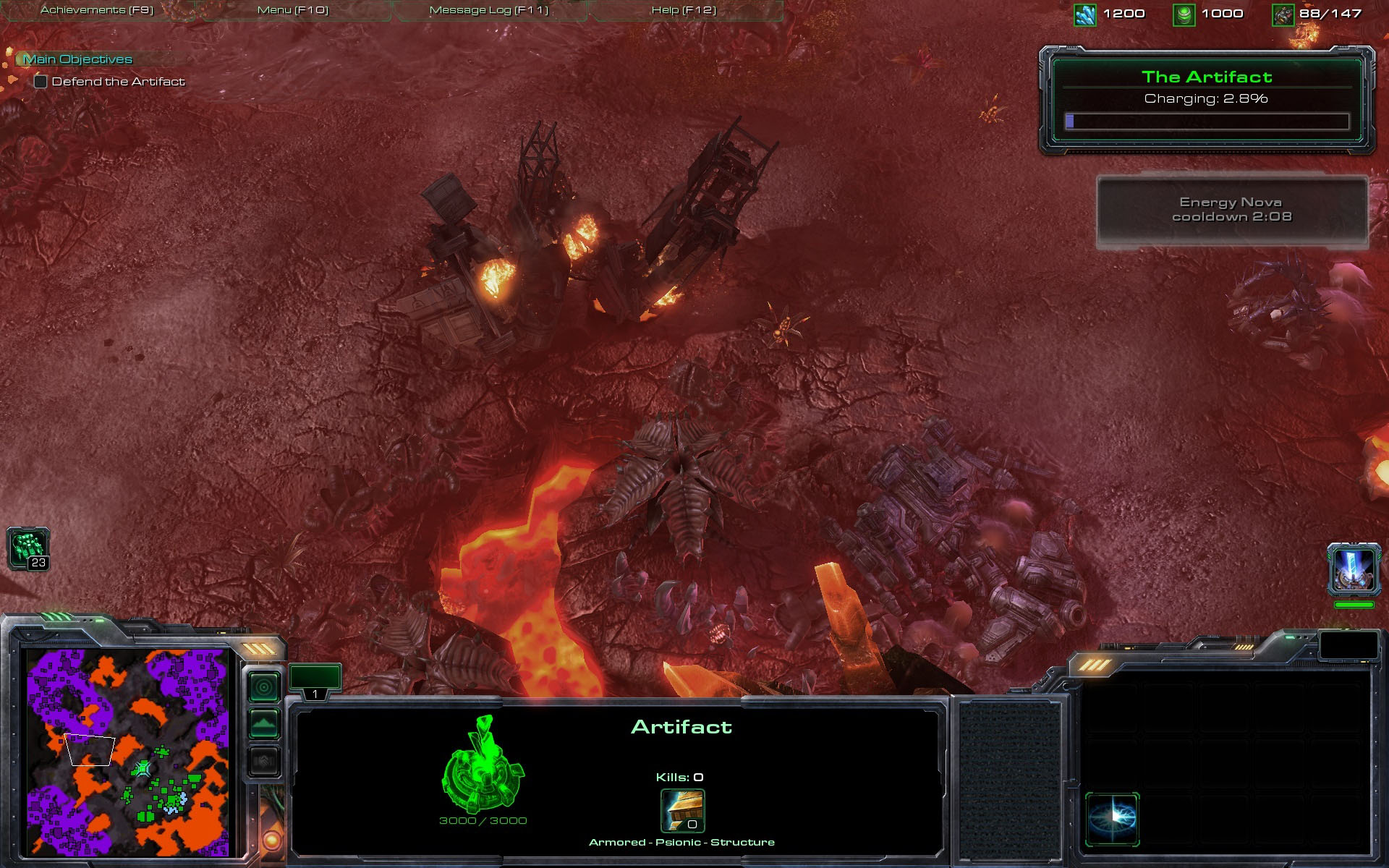Select the Artifact shortcut icon at right

[x=1353, y=570]
